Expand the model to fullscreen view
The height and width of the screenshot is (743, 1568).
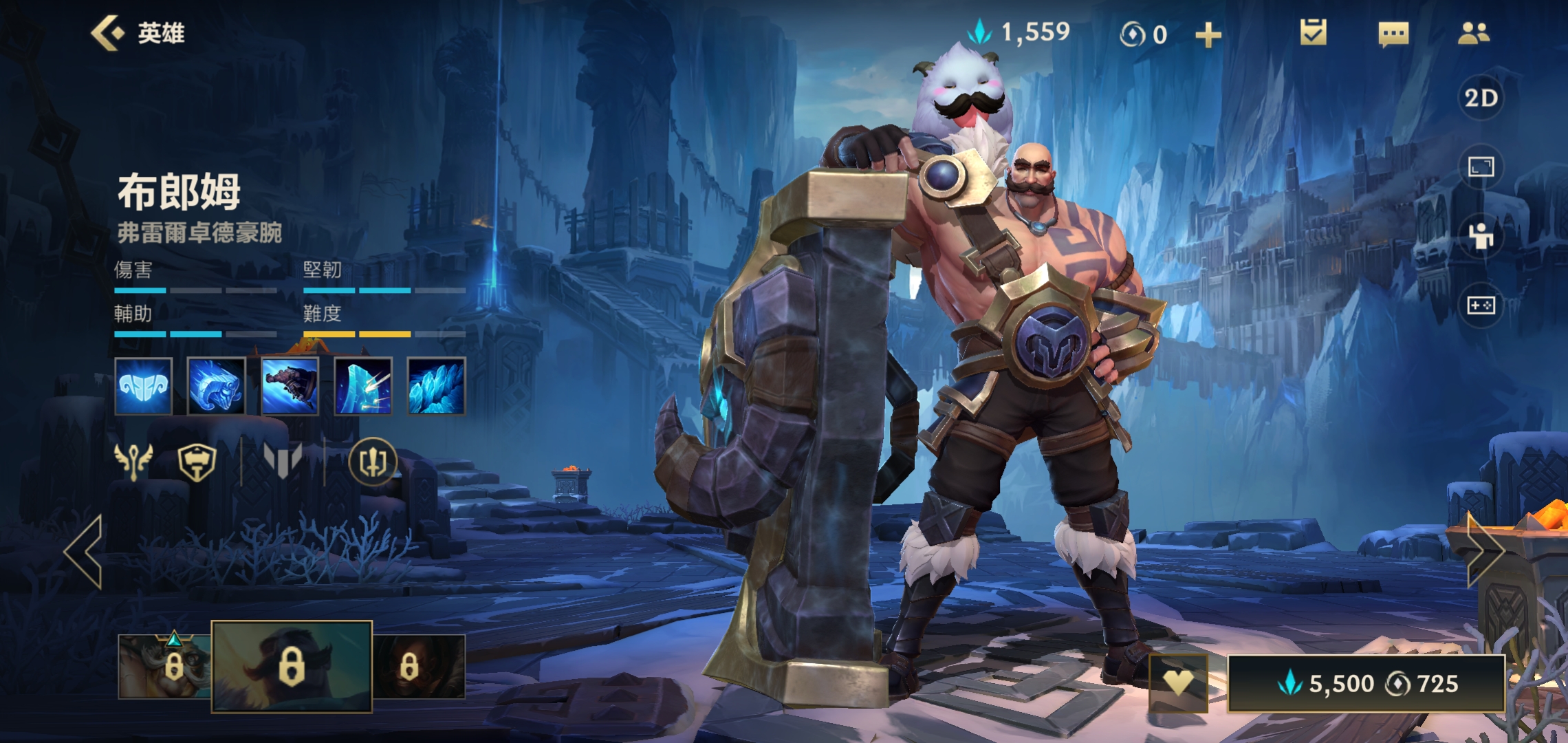[1481, 167]
